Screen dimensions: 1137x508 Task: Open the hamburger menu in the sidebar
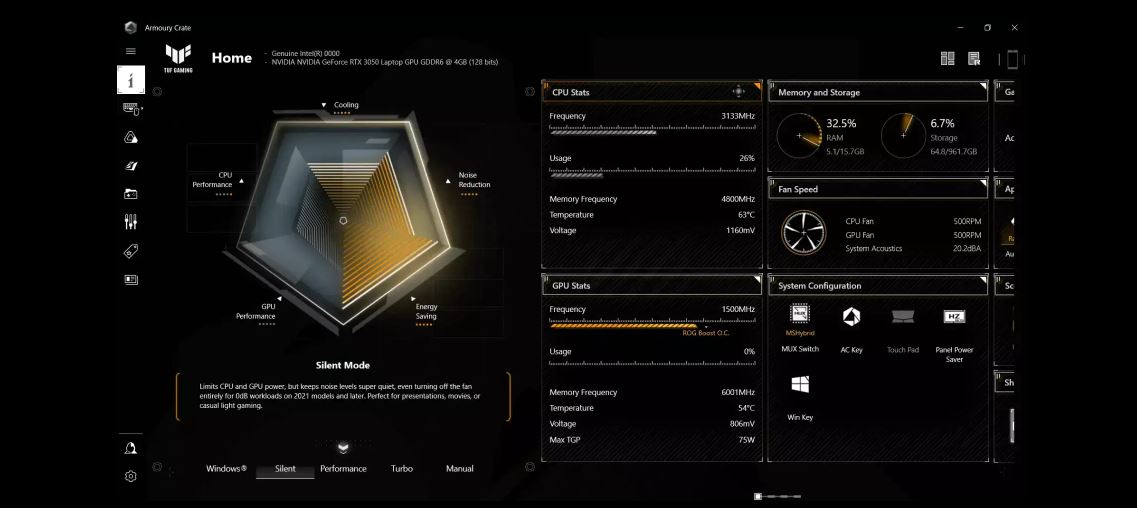[131, 51]
